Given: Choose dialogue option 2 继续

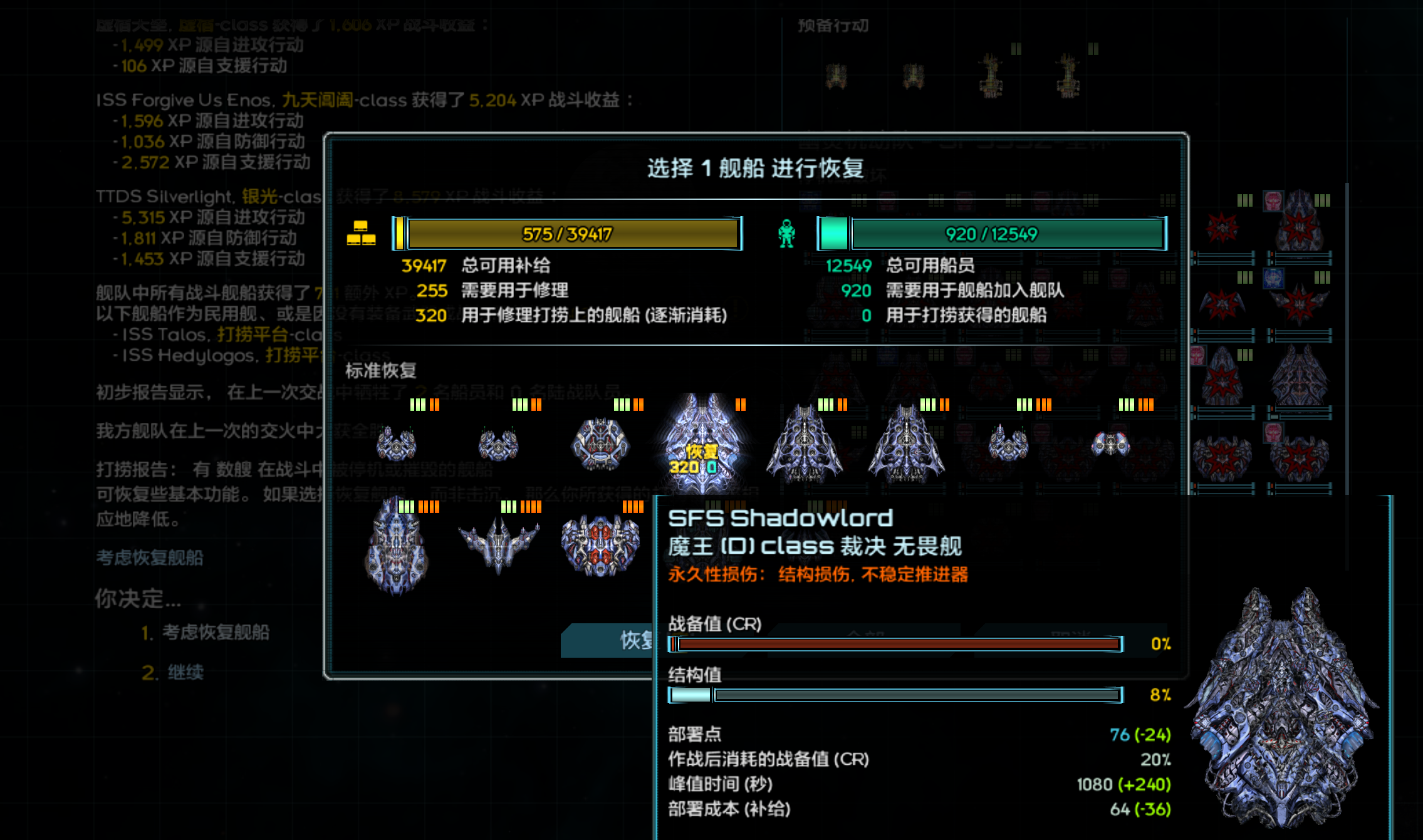Looking at the screenshot, I should coord(185,672).
